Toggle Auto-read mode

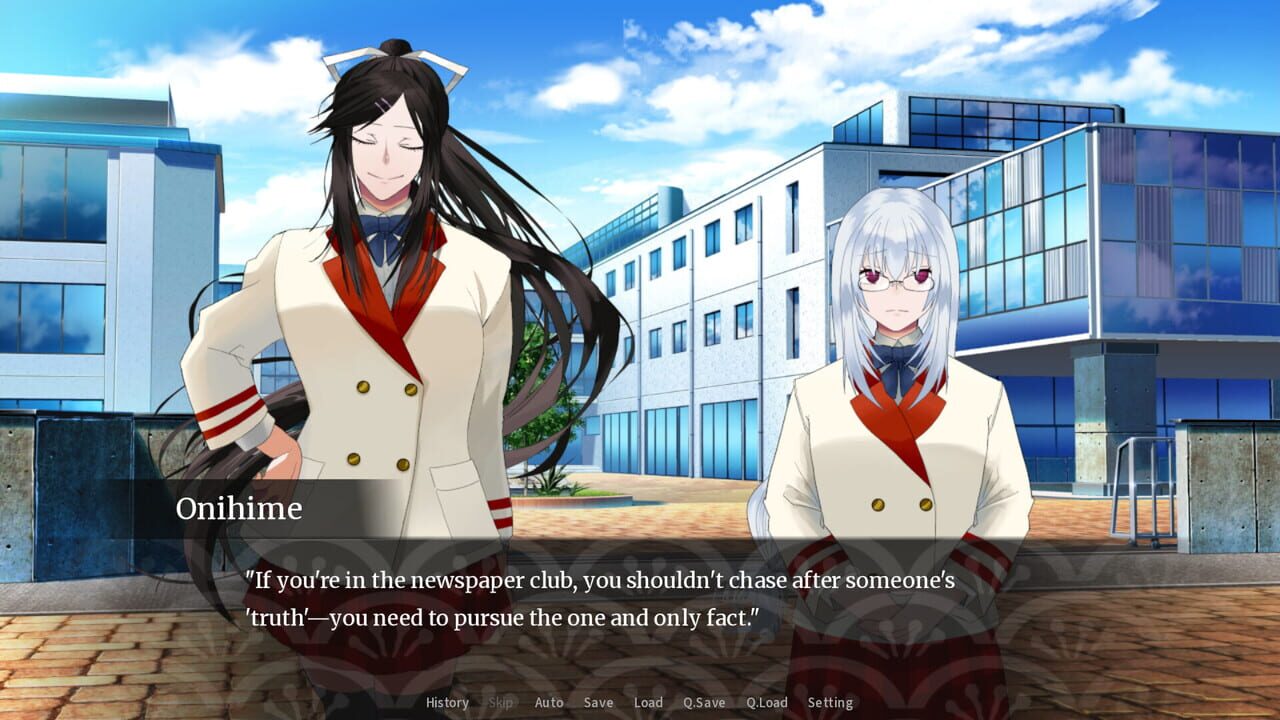tap(549, 702)
